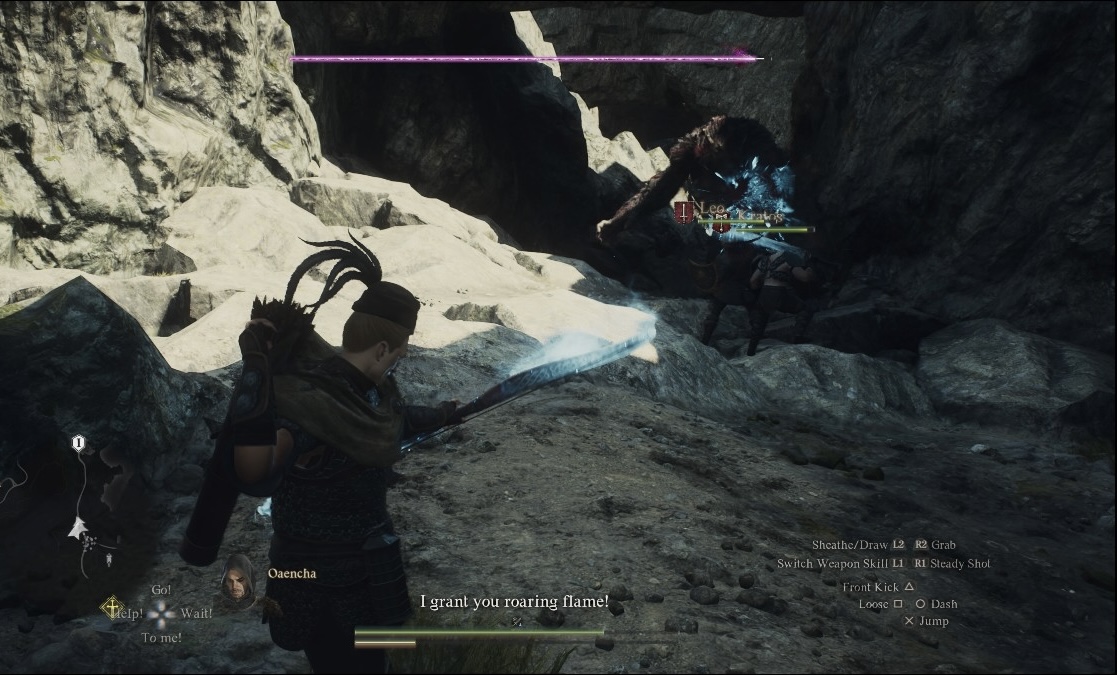Click Leo's red sword vocation icon
1117x675 pixels.
685,211
